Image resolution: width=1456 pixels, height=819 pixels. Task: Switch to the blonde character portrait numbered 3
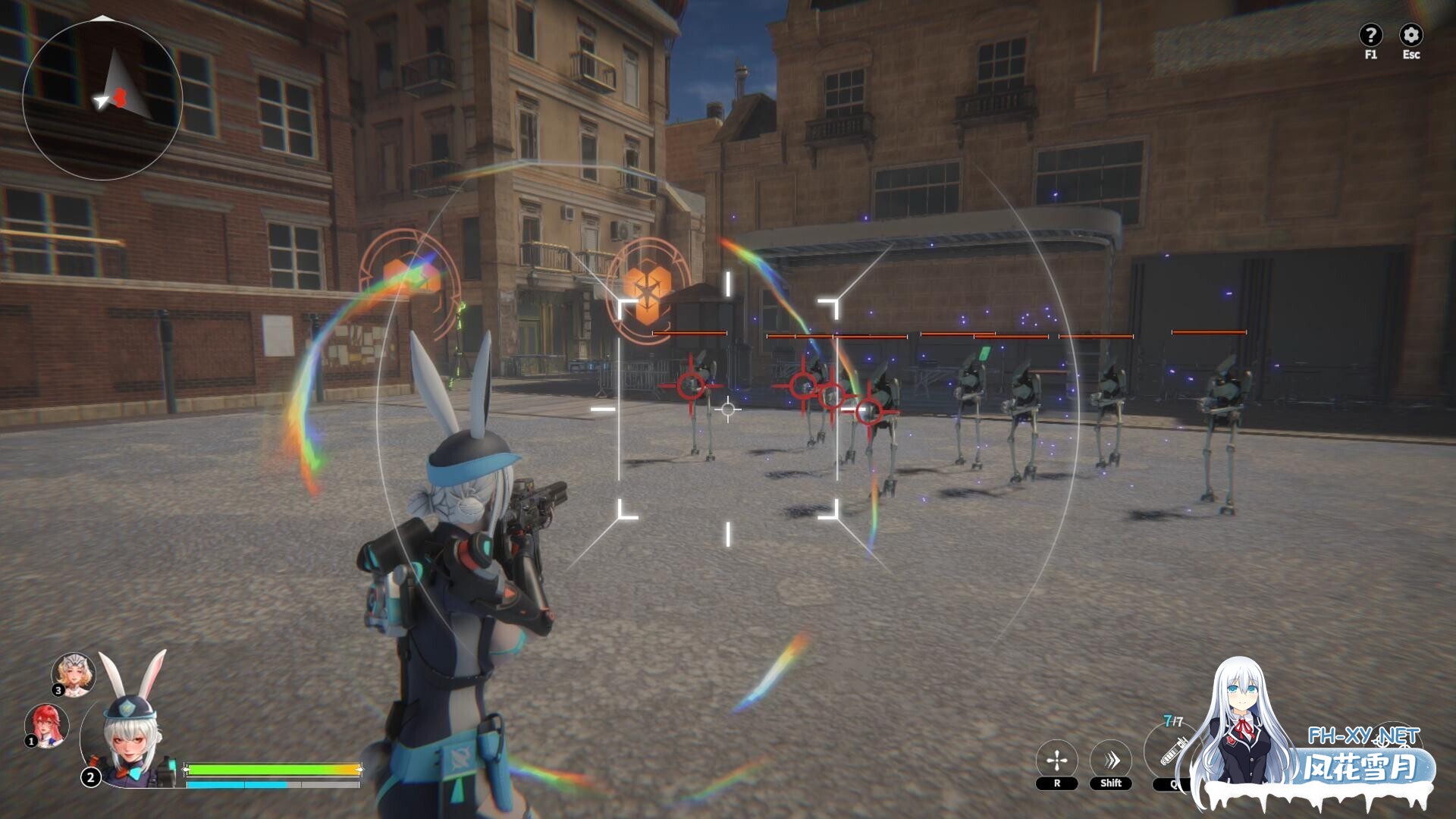pyautogui.click(x=74, y=673)
